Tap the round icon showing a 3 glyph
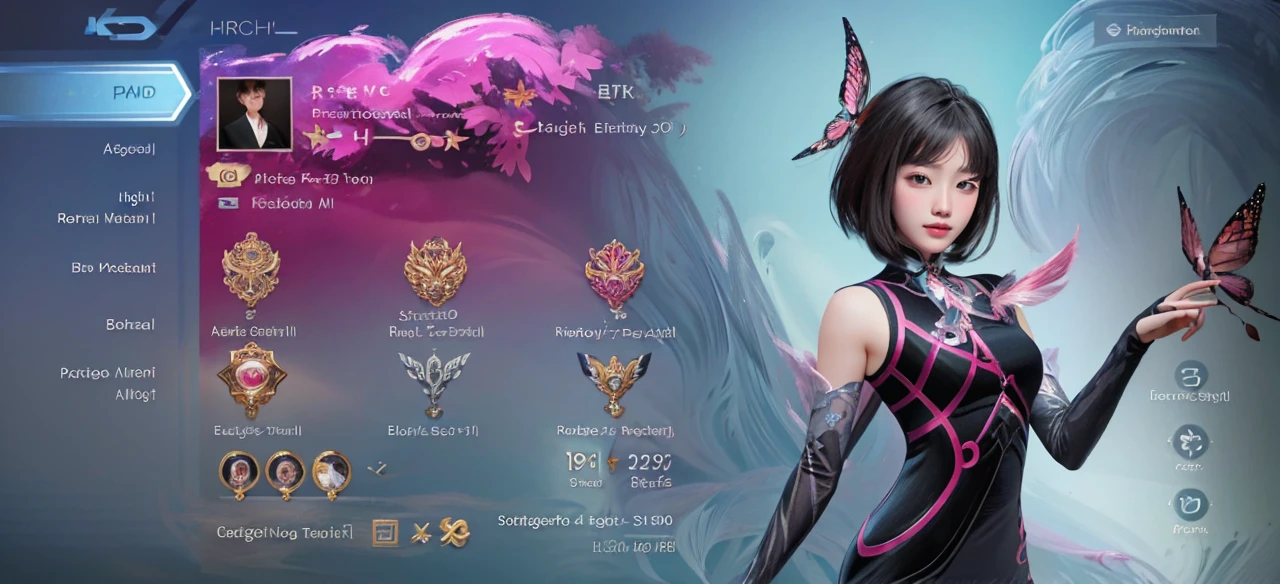The image size is (1280, 584). [x=1190, y=375]
